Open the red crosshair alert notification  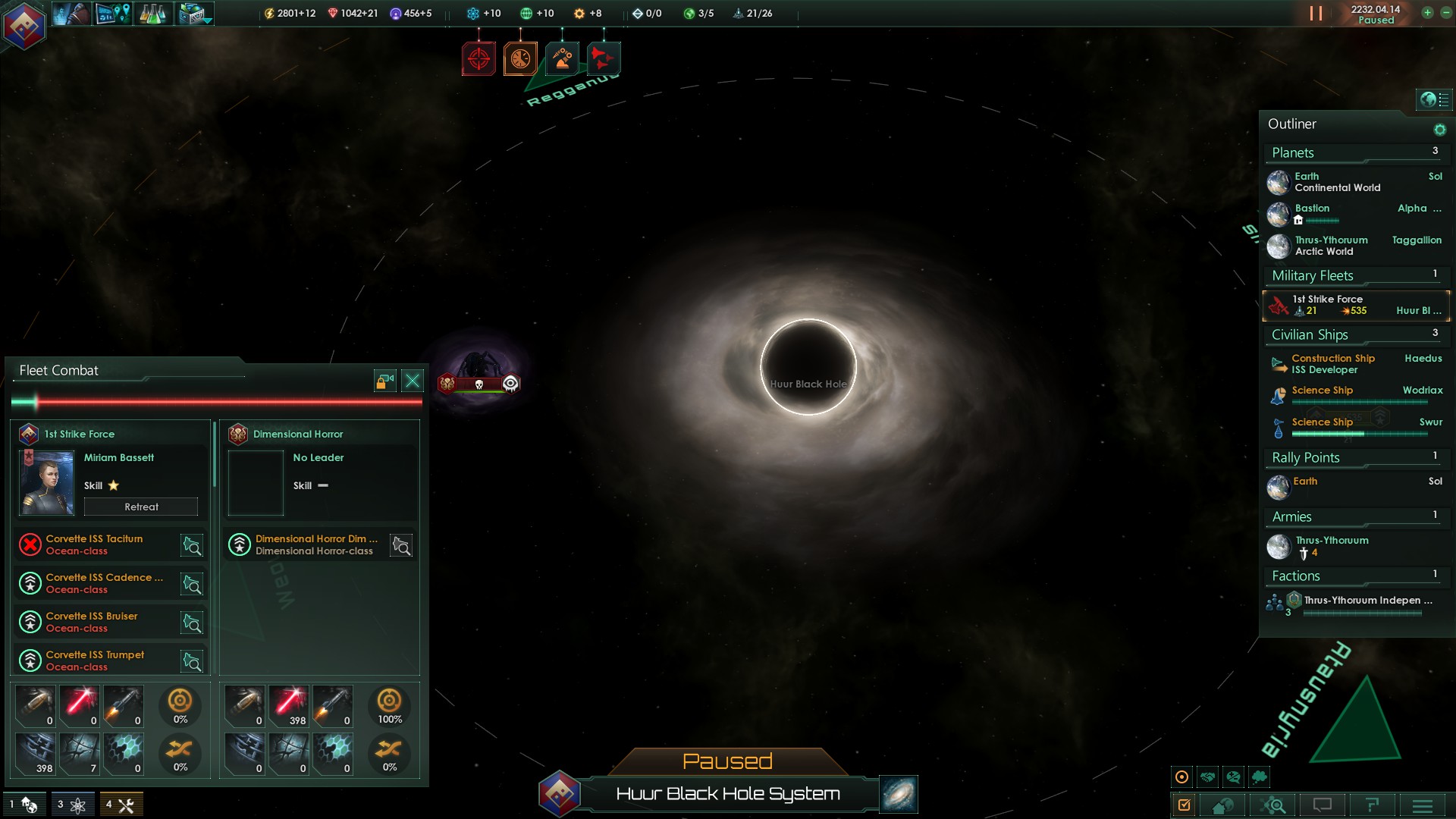coord(479,58)
